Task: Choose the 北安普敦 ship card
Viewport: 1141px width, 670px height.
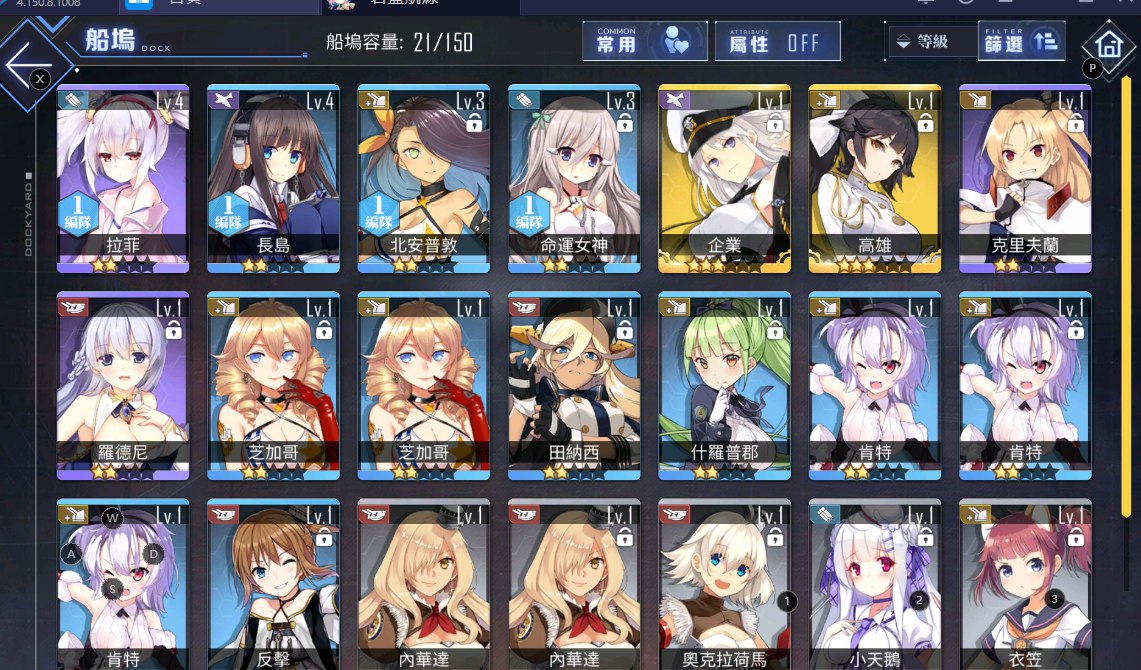Action: (x=424, y=178)
